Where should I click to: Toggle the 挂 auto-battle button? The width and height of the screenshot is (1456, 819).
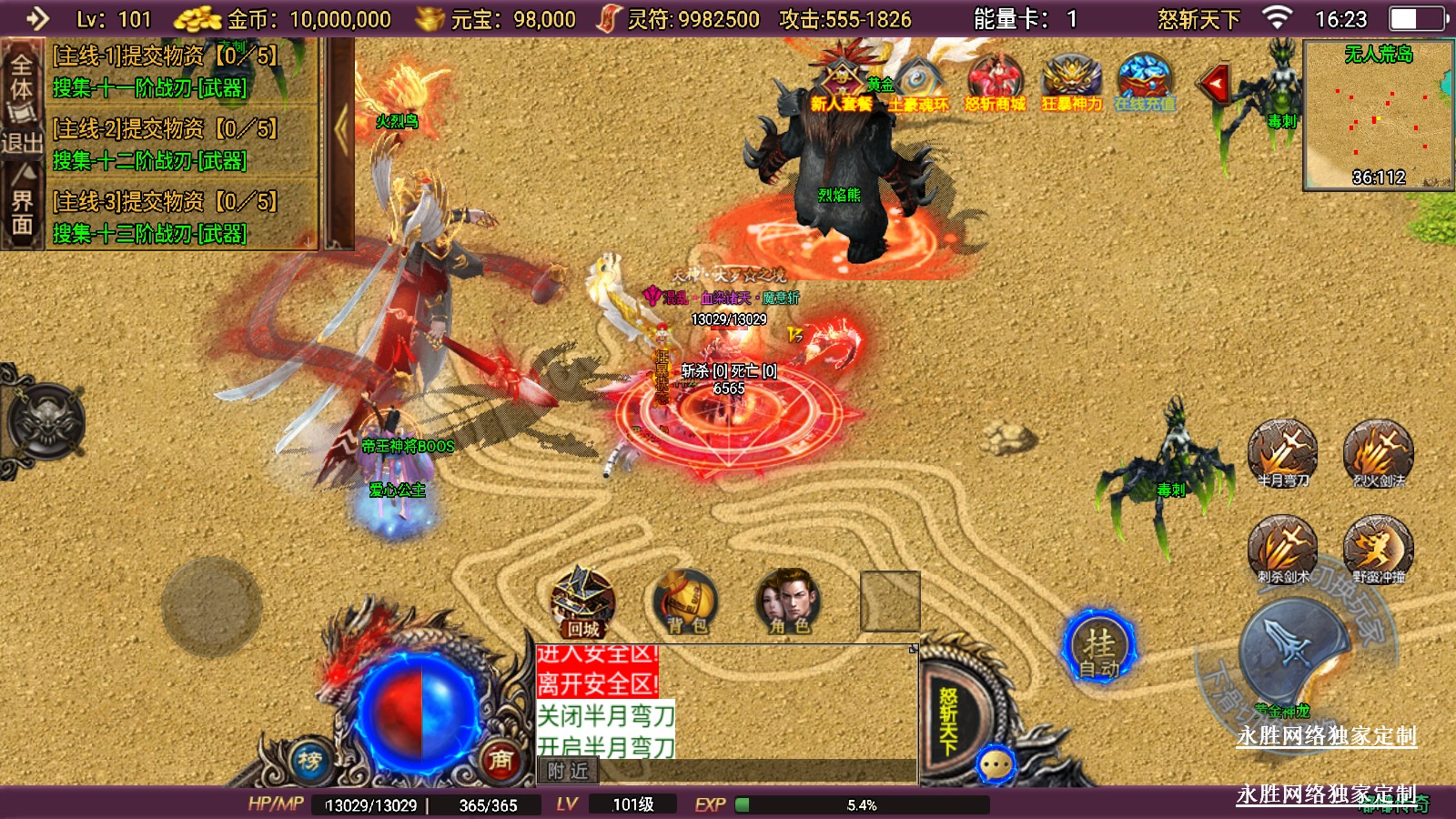(1099, 648)
